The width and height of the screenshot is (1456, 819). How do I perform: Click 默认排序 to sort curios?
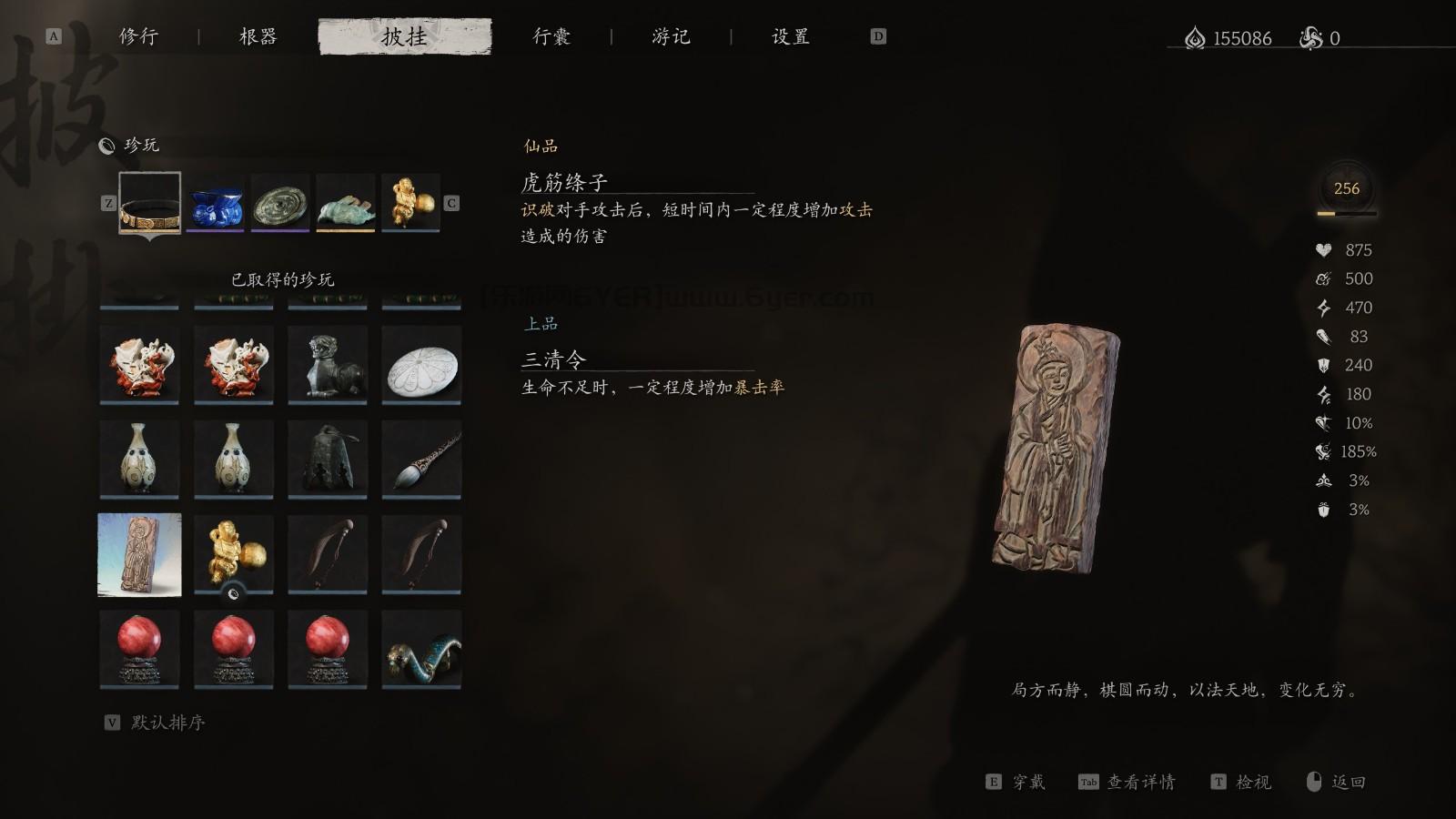coord(167,723)
